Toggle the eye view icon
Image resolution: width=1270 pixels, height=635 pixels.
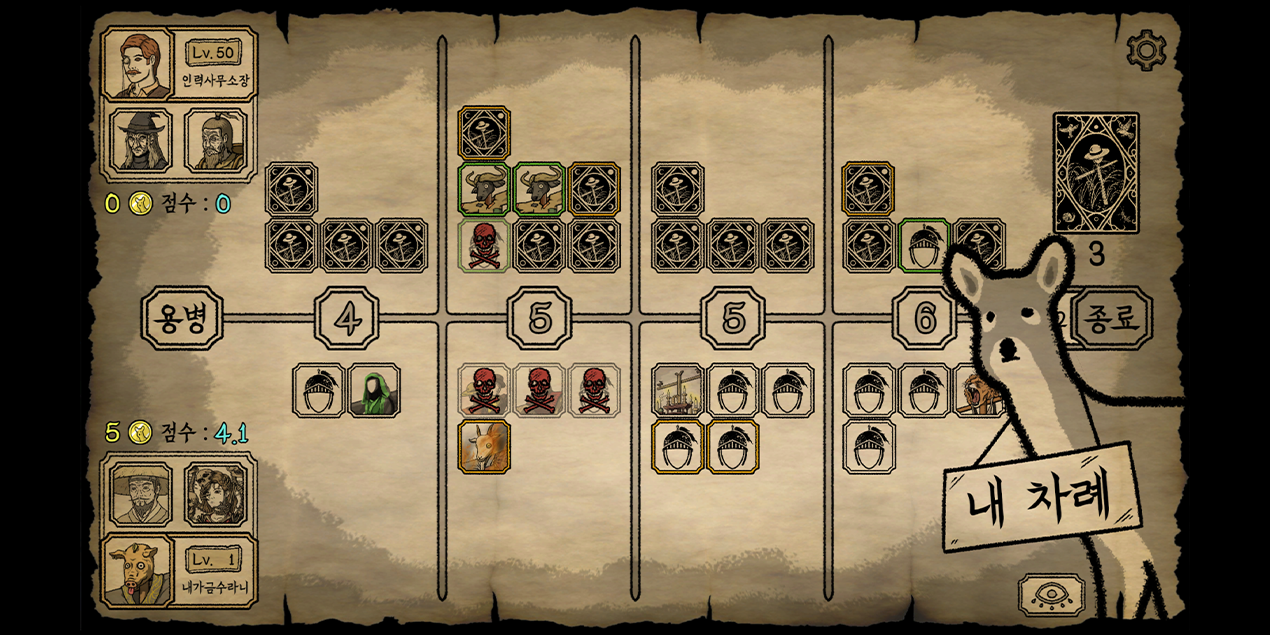[x=1051, y=596]
